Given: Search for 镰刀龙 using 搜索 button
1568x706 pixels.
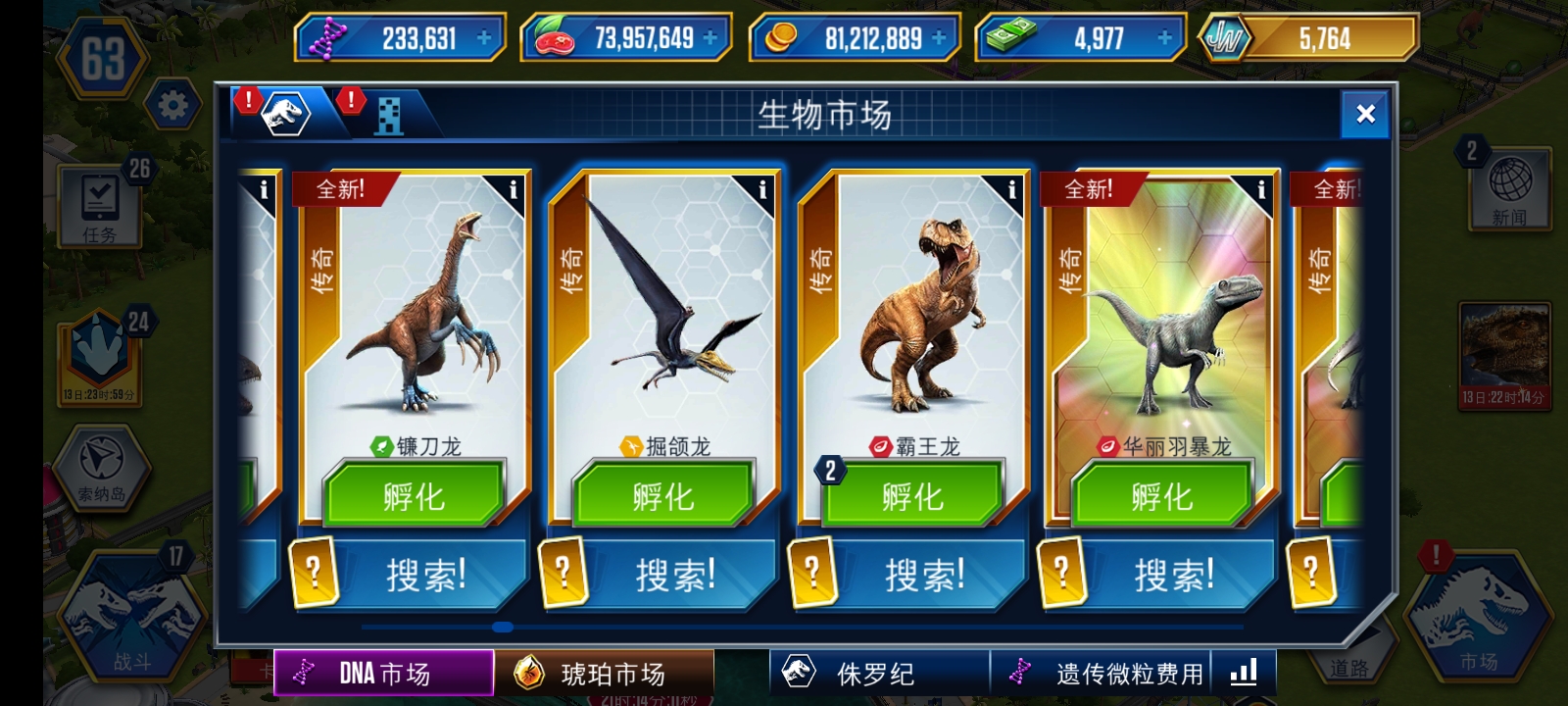Looking at the screenshot, I should (425, 575).
